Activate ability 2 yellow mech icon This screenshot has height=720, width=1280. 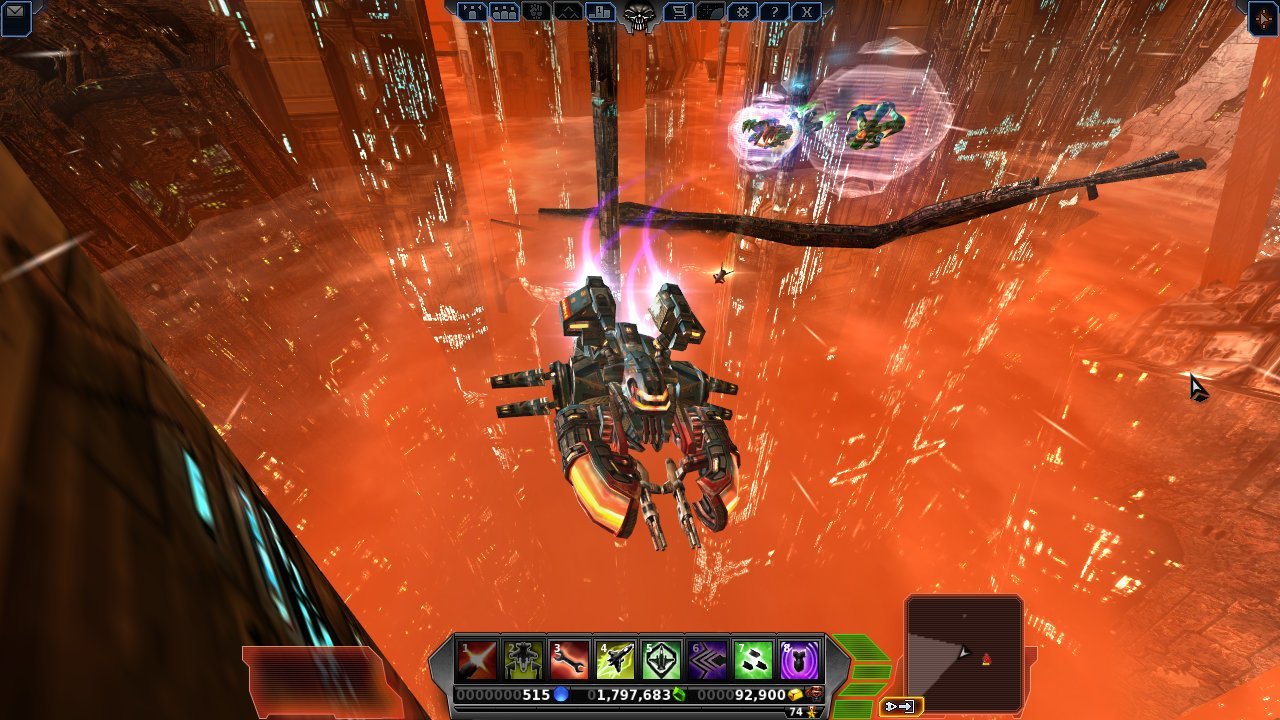pos(523,660)
